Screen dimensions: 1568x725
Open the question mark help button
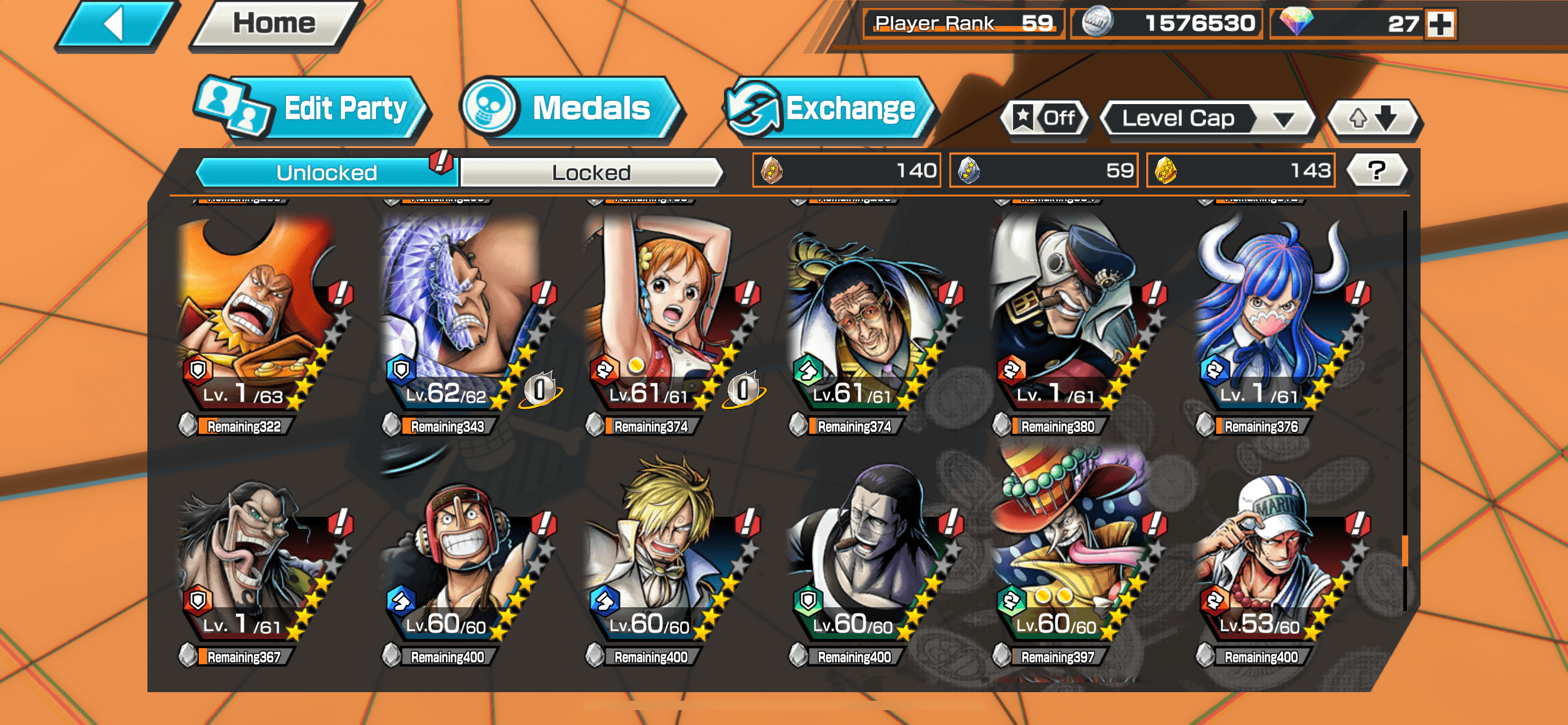(x=1376, y=170)
